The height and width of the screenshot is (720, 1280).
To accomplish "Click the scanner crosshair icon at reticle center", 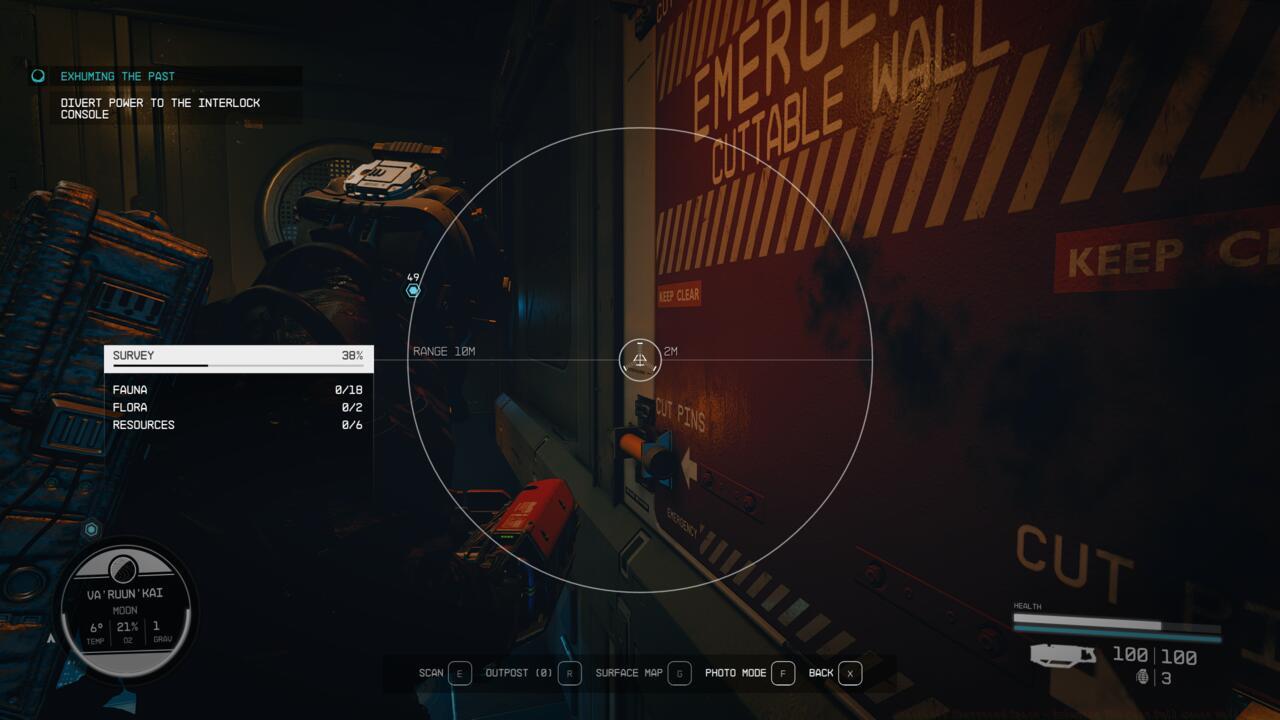I will coord(640,360).
